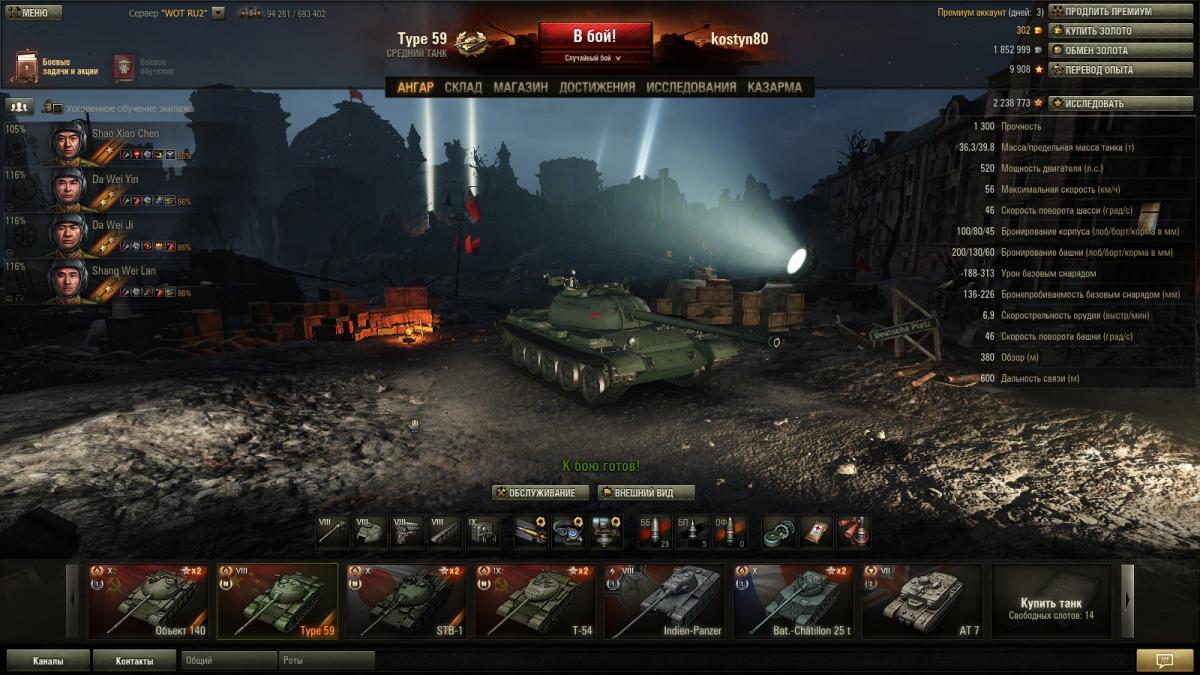Open the Обмен золота button

[x=1120, y=50]
